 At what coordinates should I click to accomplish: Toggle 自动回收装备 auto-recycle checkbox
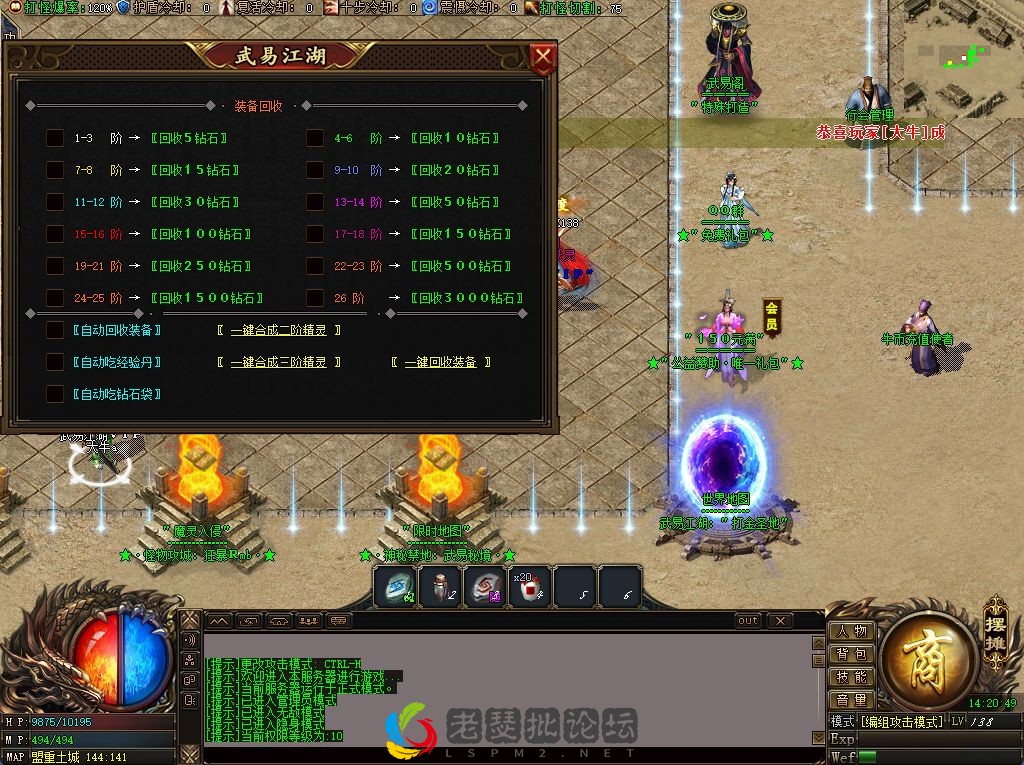[x=55, y=330]
